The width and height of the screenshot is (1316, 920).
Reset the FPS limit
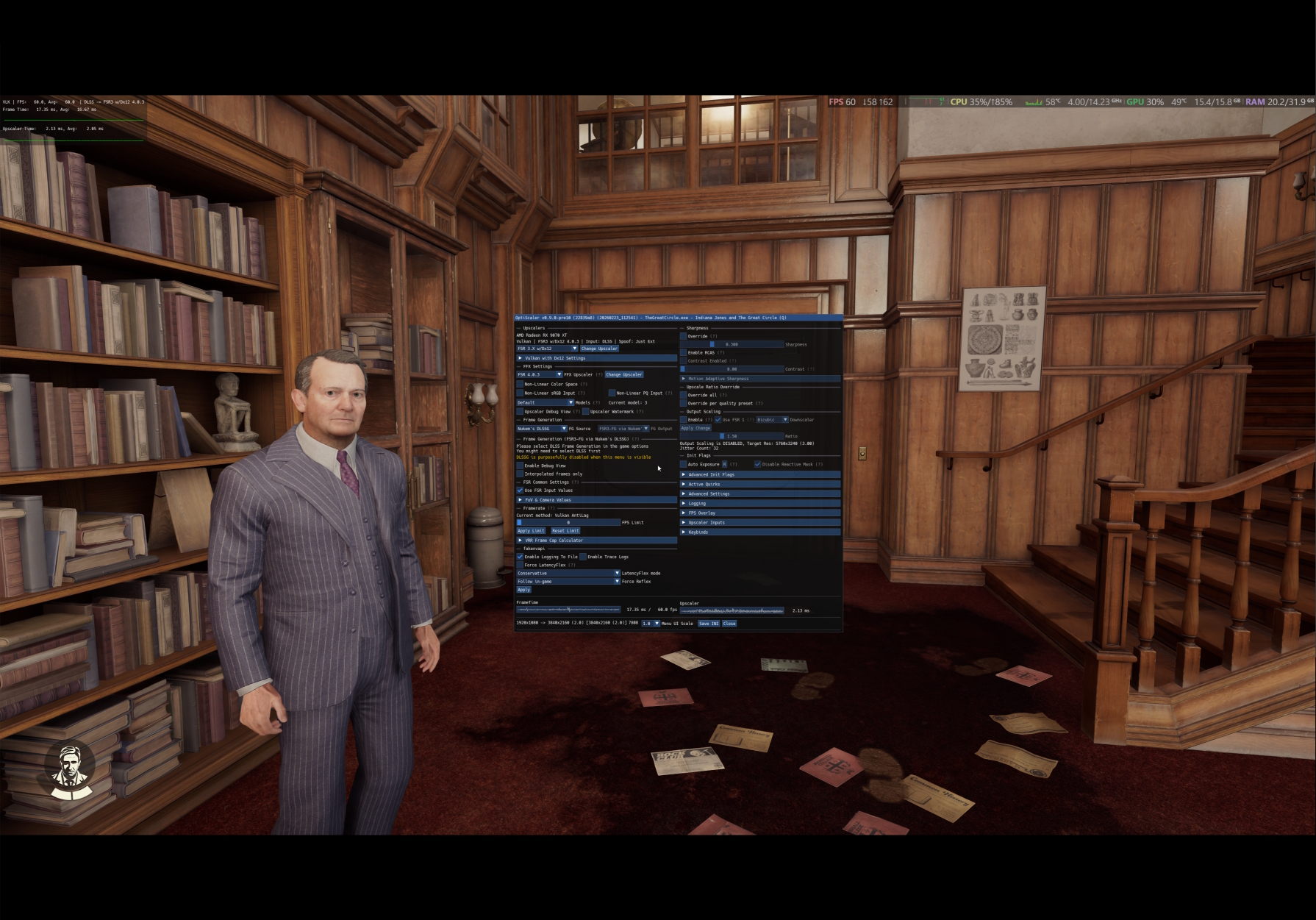[x=565, y=531]
